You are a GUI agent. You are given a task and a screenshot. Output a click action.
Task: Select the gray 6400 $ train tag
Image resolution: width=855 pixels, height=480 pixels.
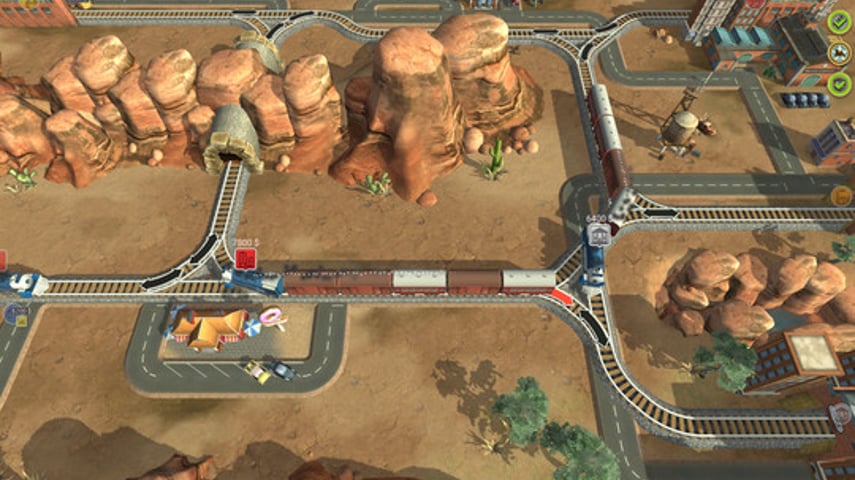(x=599, y=234)
